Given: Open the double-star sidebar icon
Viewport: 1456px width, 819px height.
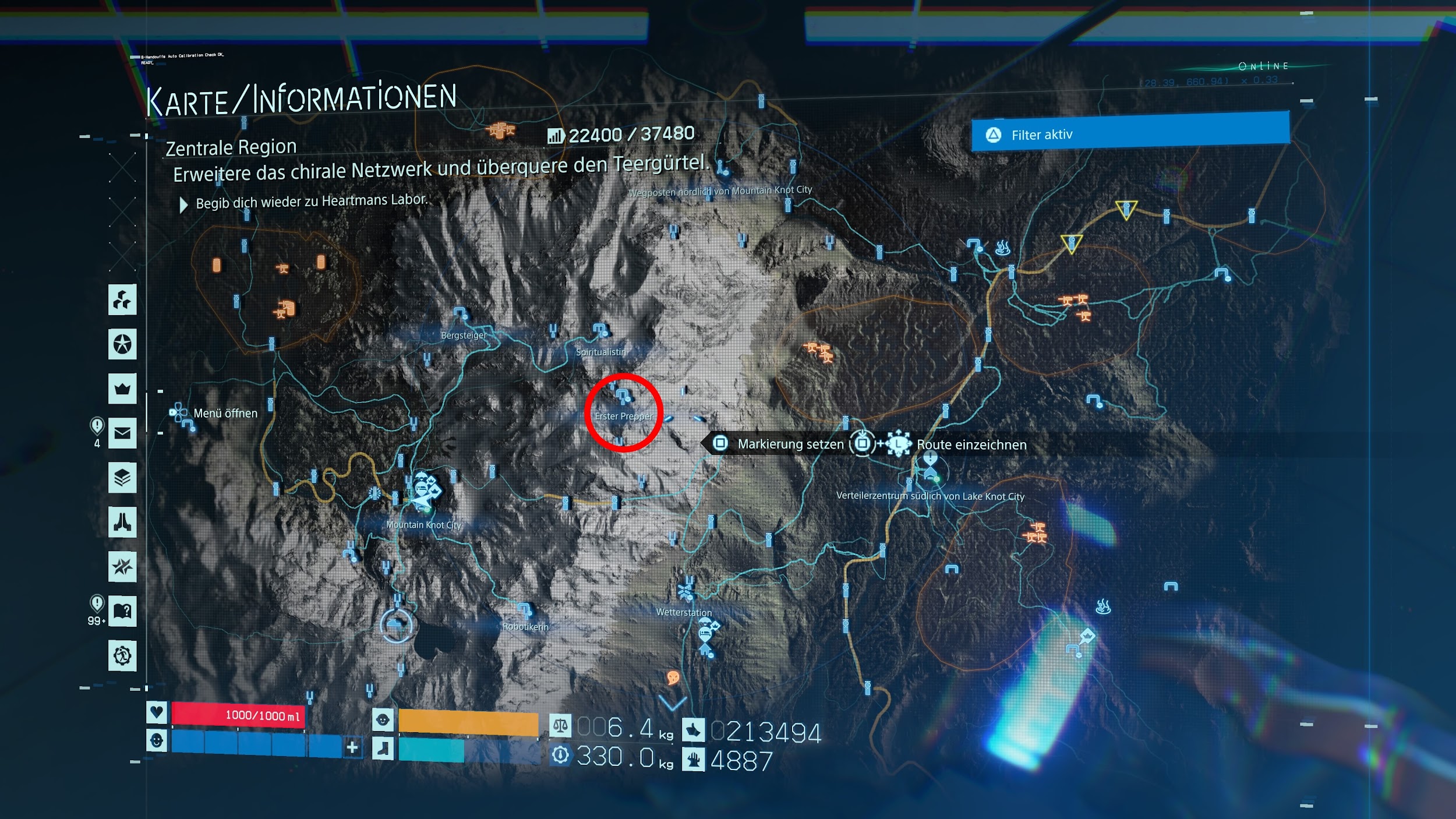Looking at the screenshot, I should (x=122, y=566).
